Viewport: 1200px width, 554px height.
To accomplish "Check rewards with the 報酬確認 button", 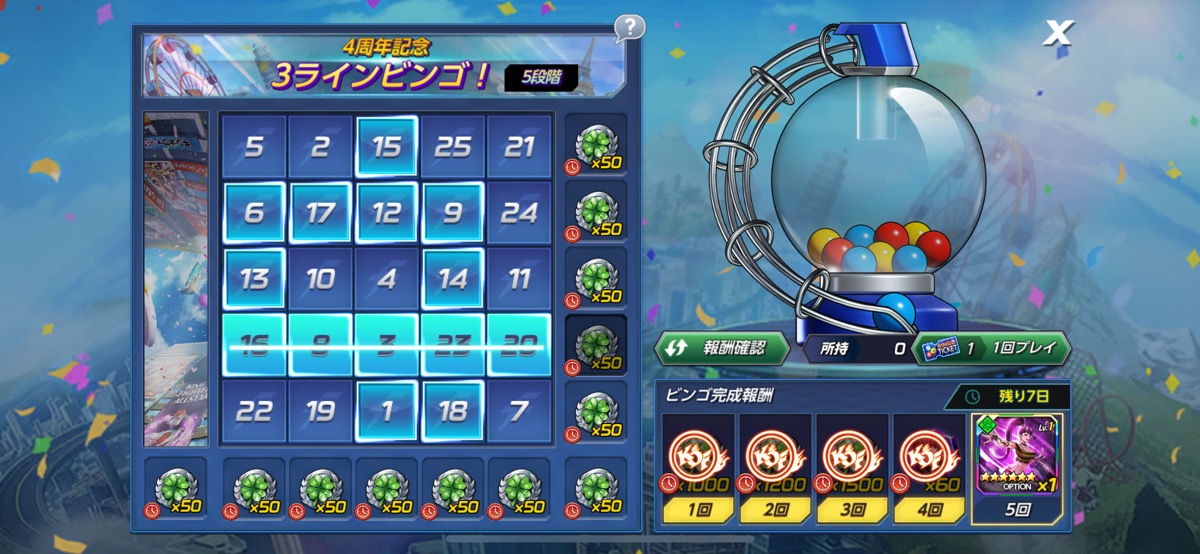I will click(x=721, y=348).
